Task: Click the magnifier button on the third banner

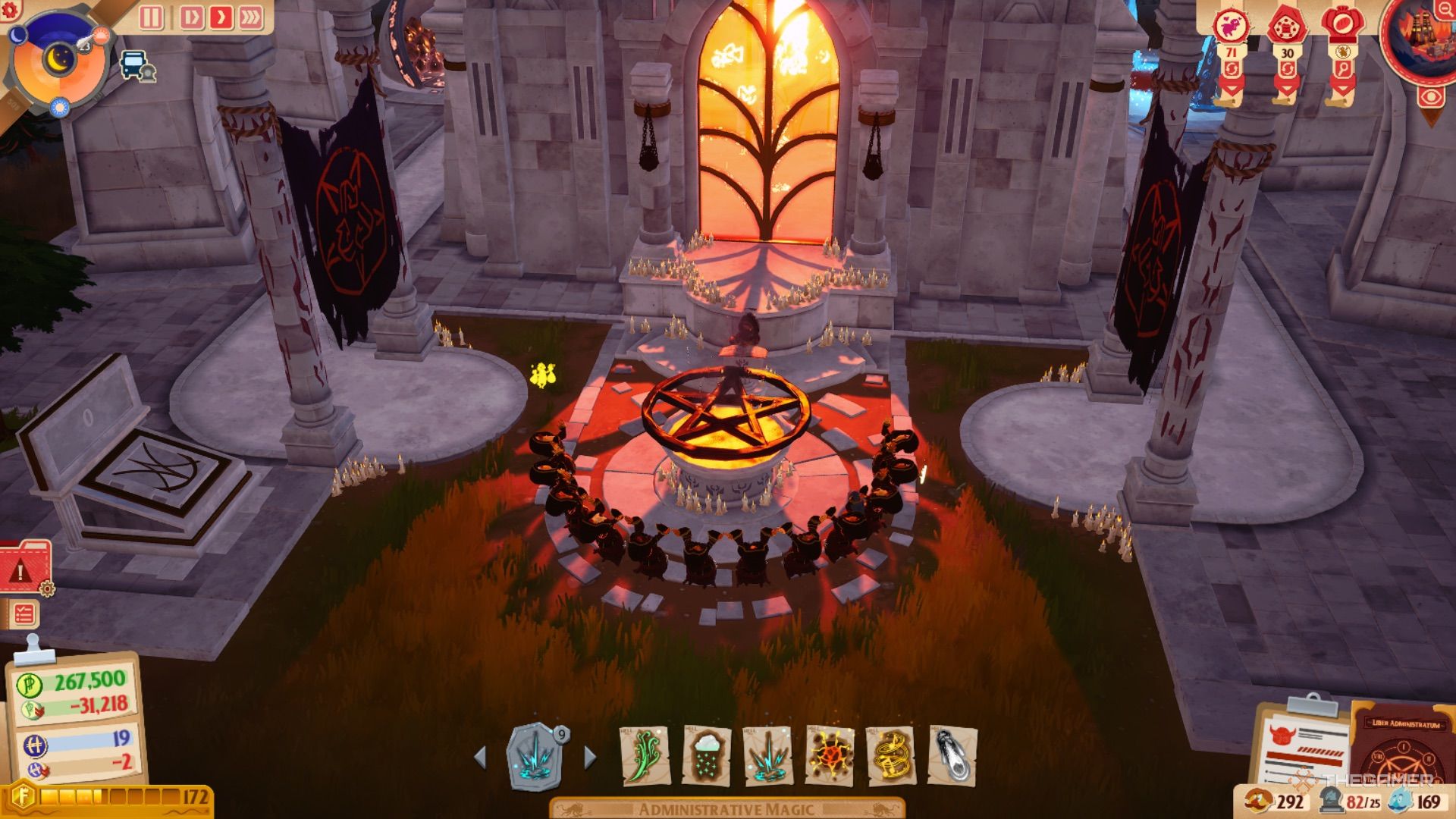Action: [x=1343, y=70]
